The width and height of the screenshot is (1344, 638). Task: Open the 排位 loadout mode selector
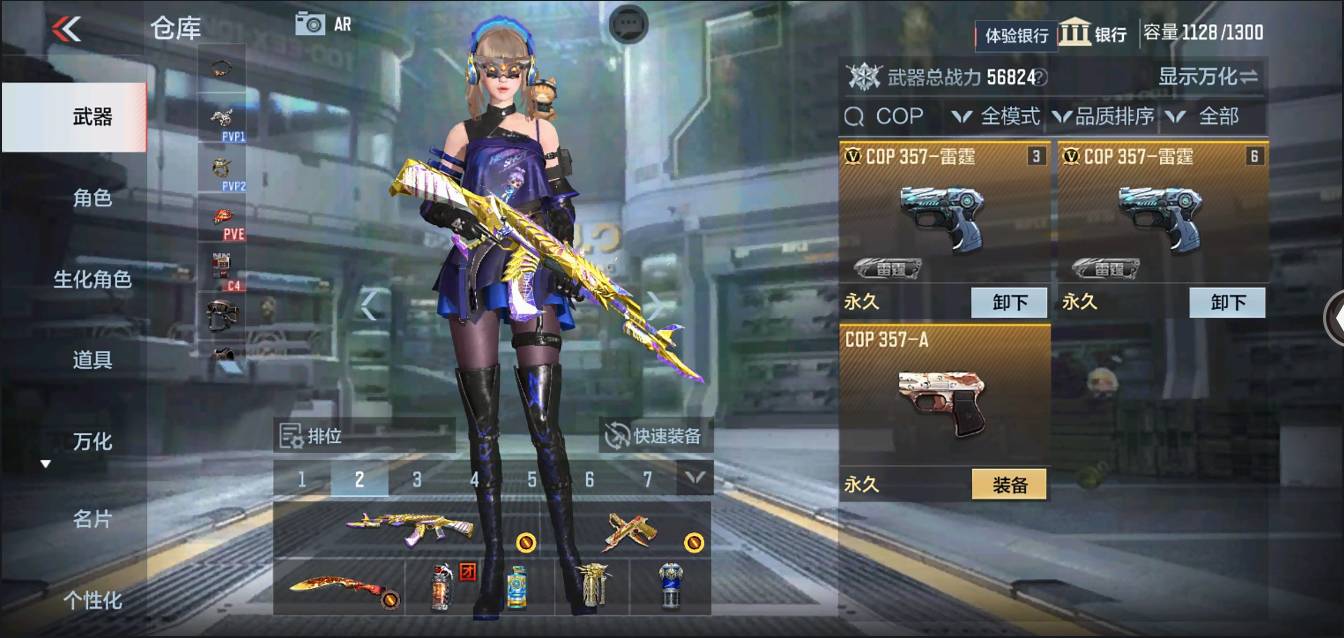pos(364,436)
